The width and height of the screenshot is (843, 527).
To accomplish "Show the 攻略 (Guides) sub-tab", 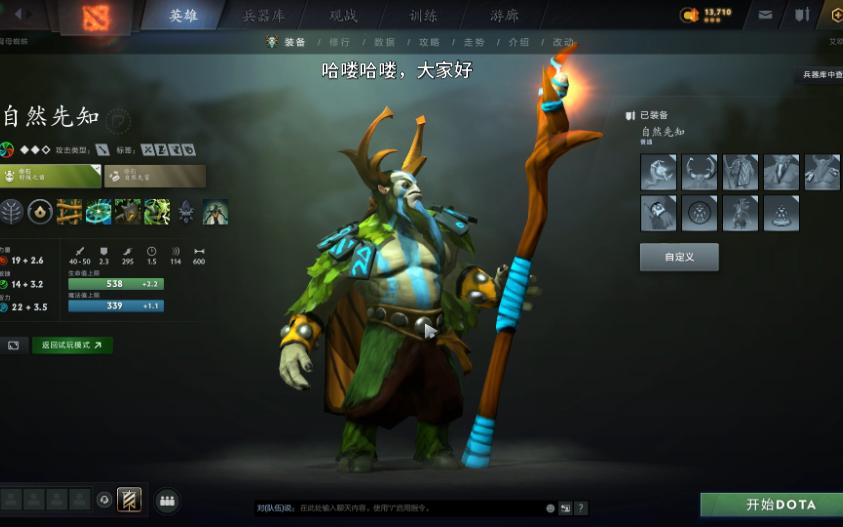I will (429, 42).
